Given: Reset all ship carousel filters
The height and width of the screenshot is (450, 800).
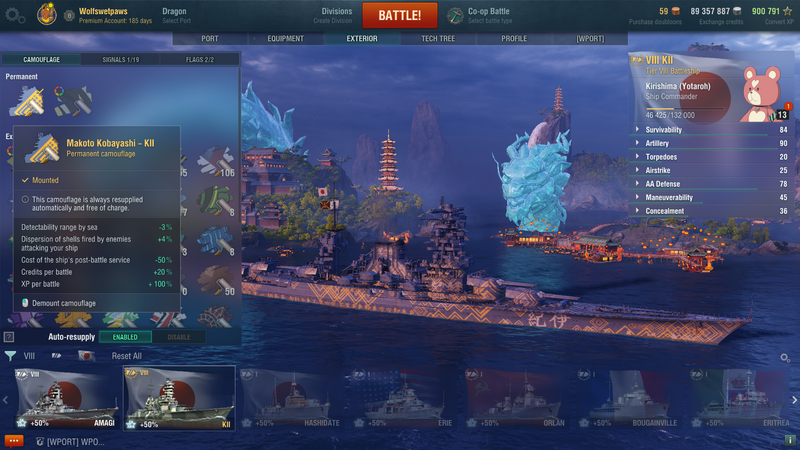Looking at the screenshot, I should 126,356.
